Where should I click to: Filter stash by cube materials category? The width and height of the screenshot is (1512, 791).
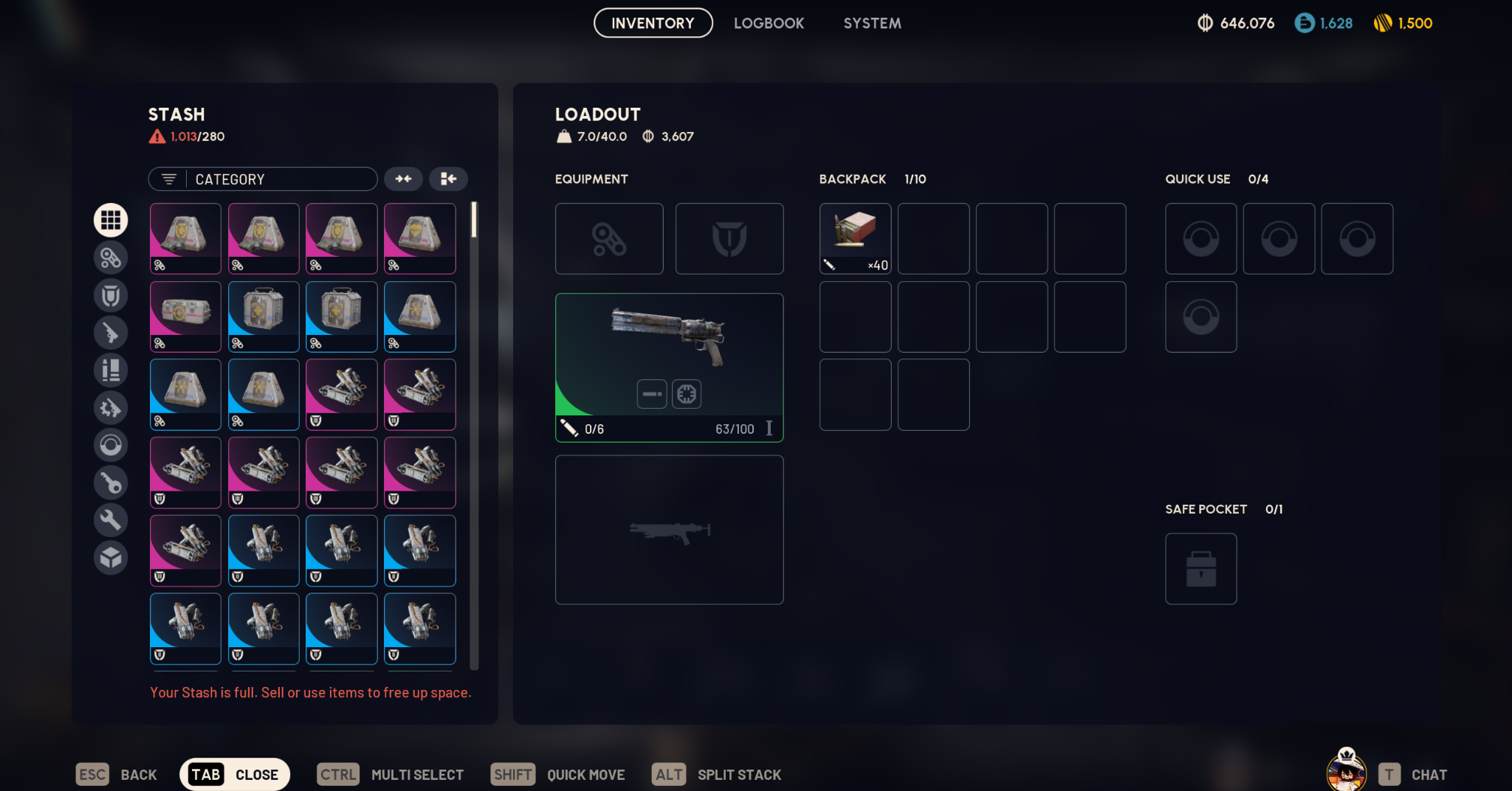[111, 558]
